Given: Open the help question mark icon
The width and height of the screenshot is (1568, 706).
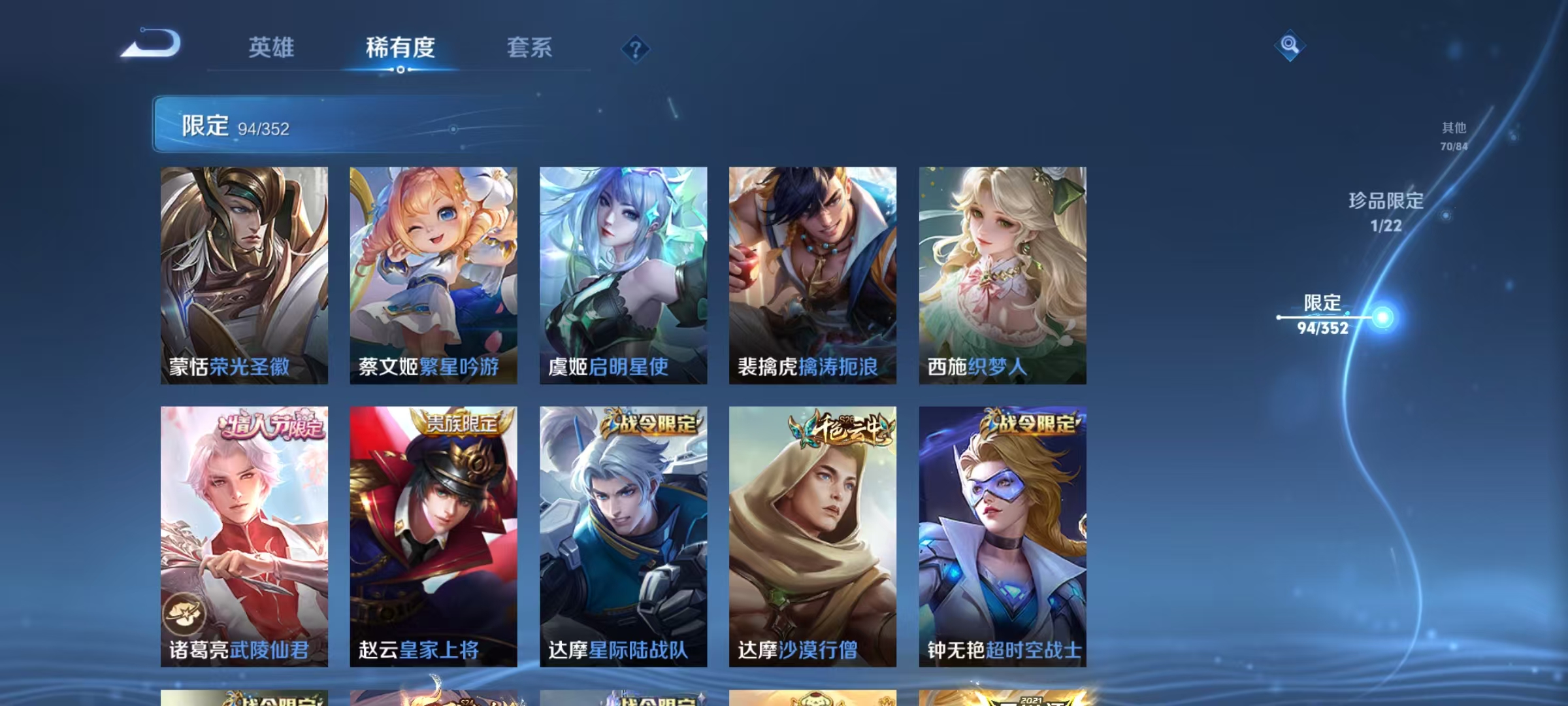Looking at the screenshot, I should coord(636,49).
